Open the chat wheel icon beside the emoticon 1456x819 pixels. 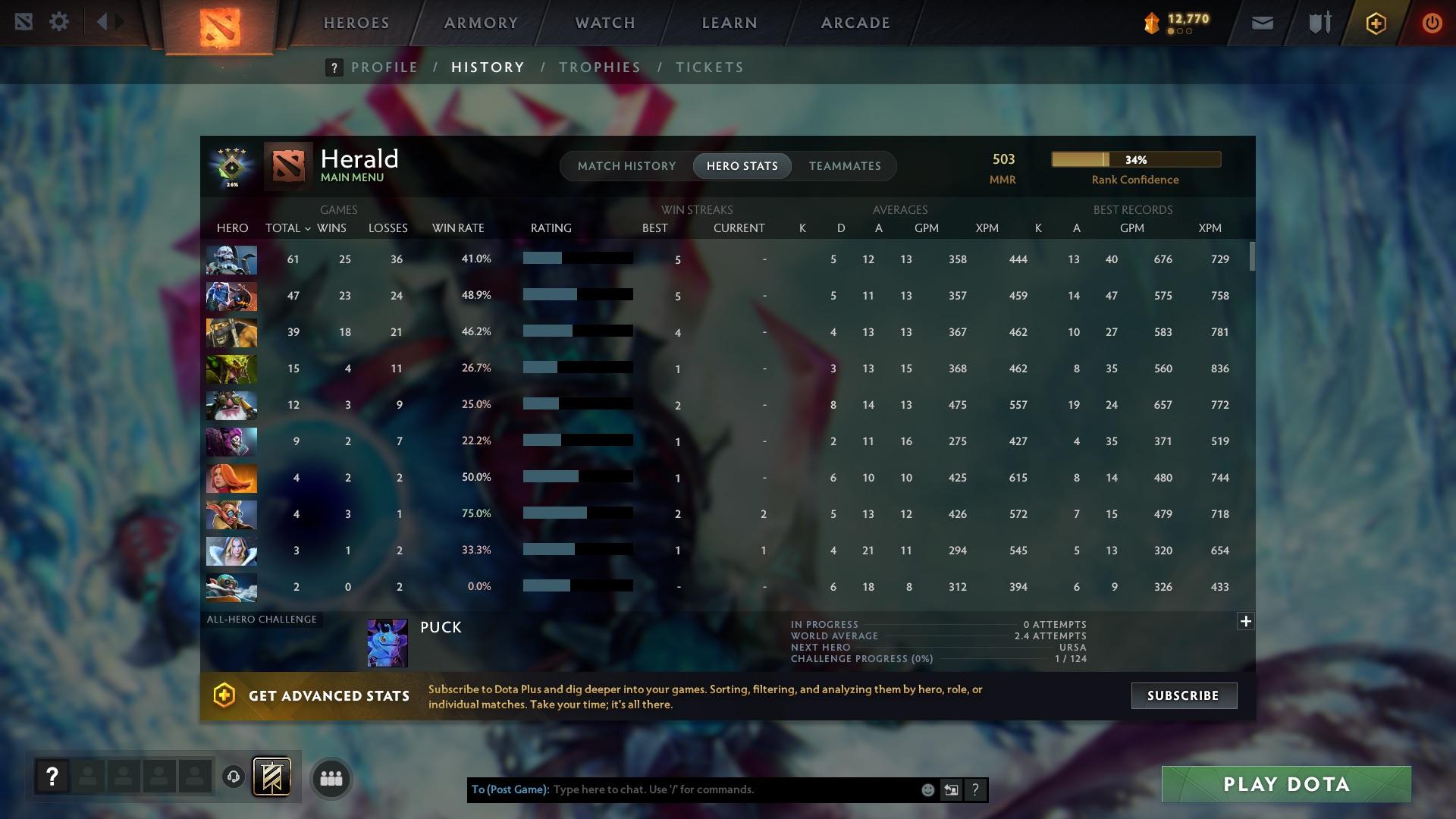(951, 789)
